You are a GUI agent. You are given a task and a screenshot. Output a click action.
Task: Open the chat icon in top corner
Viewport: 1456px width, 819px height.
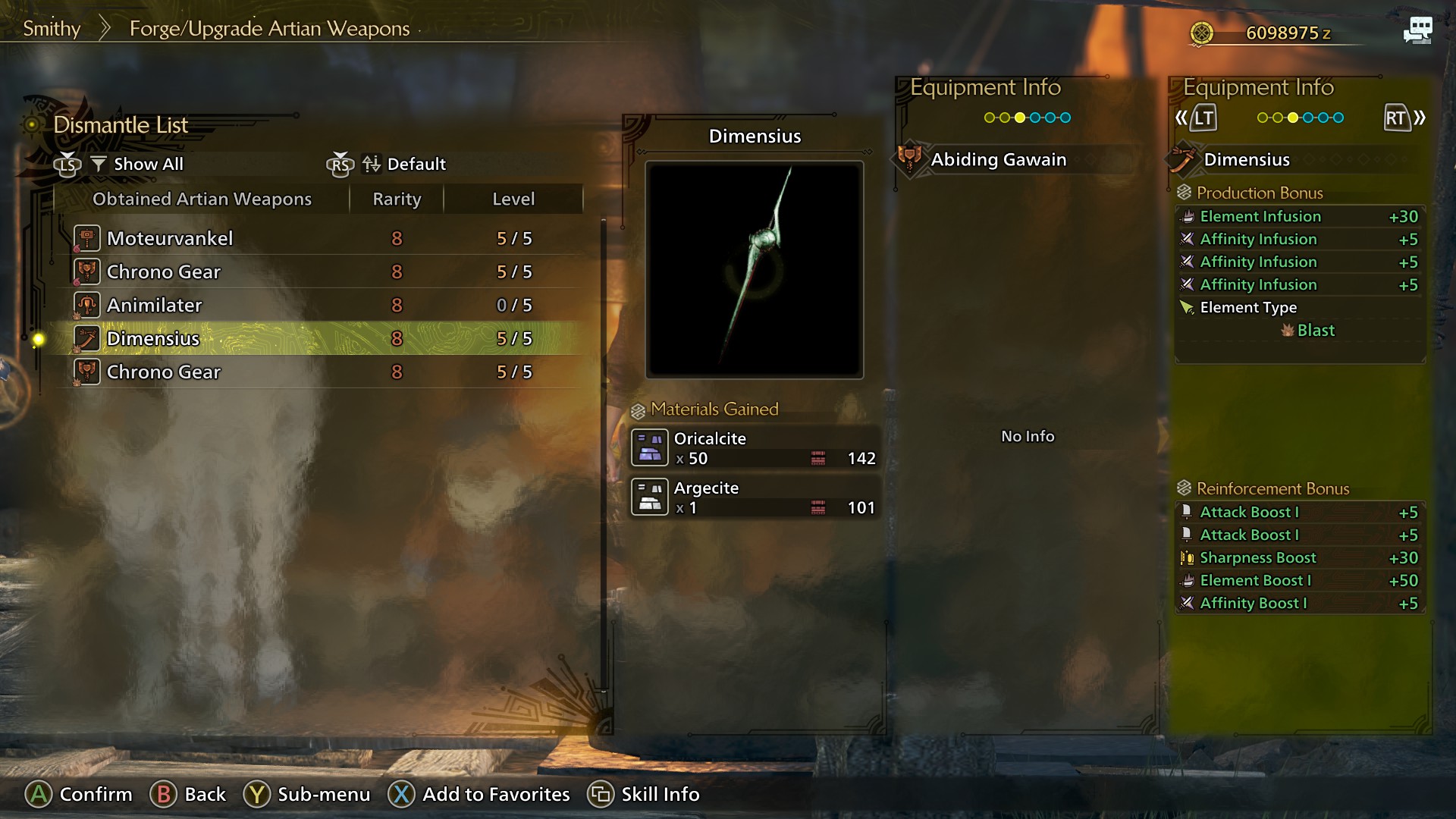tap(1417, 31)
